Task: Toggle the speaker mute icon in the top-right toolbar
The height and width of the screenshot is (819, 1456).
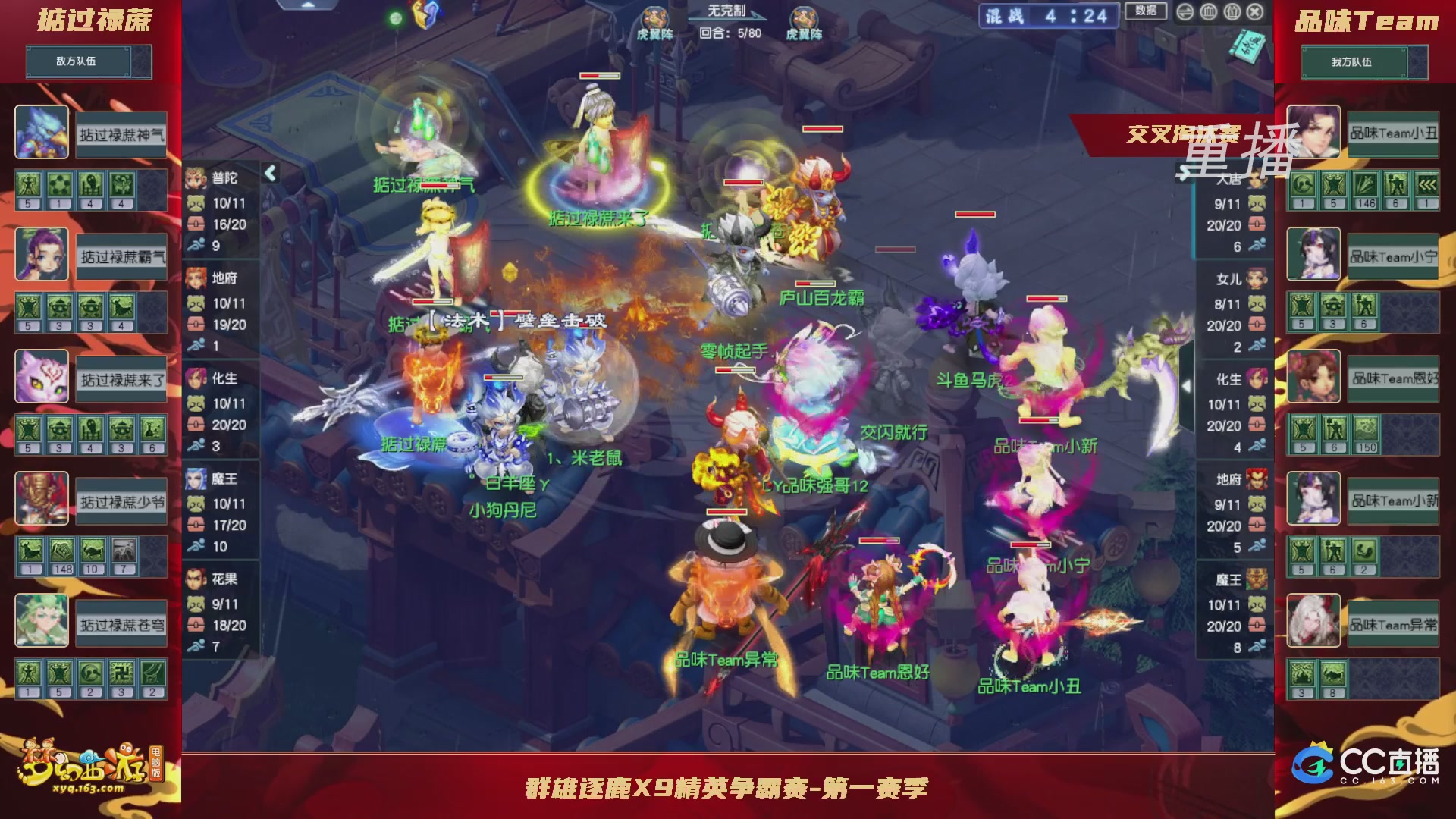Action: click(1185, 14)
